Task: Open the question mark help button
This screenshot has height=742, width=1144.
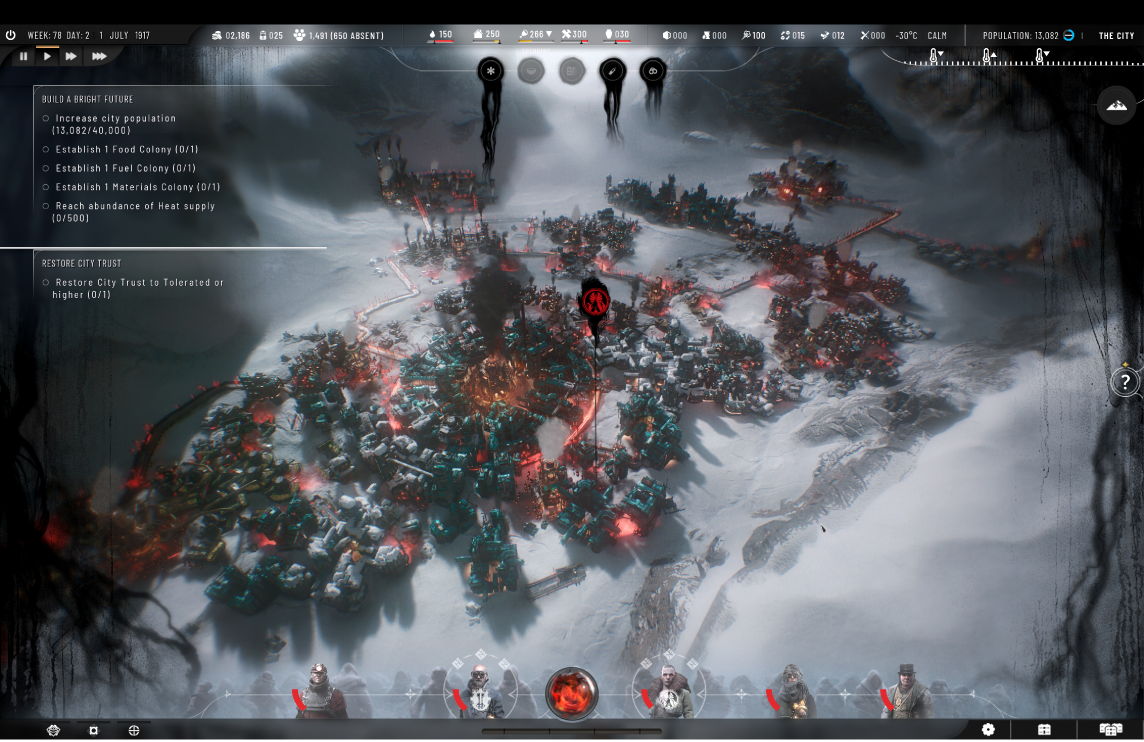Action: pyautogui.click(x=1125, y=381)
